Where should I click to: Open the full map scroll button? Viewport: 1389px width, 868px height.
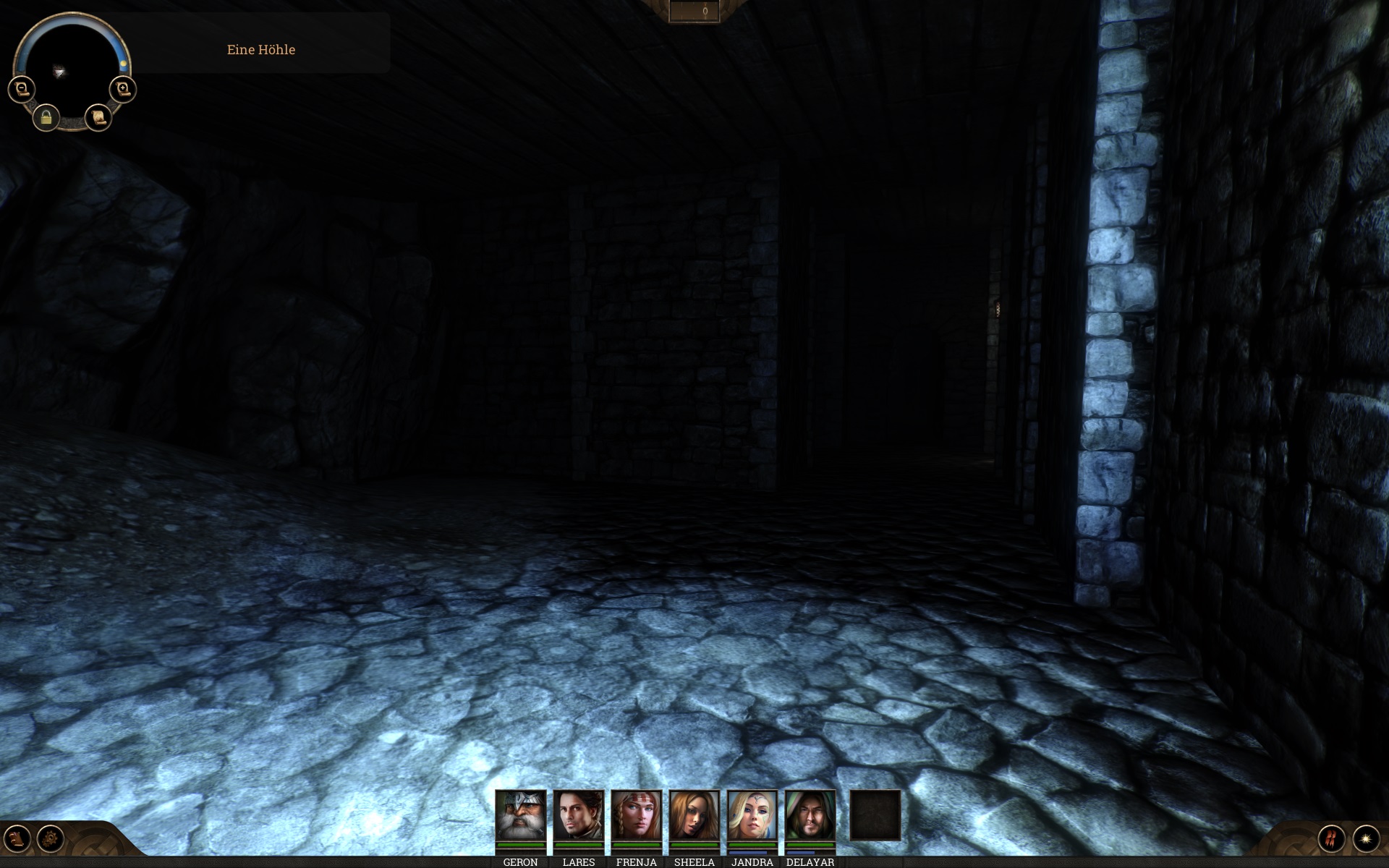(98, 117)
